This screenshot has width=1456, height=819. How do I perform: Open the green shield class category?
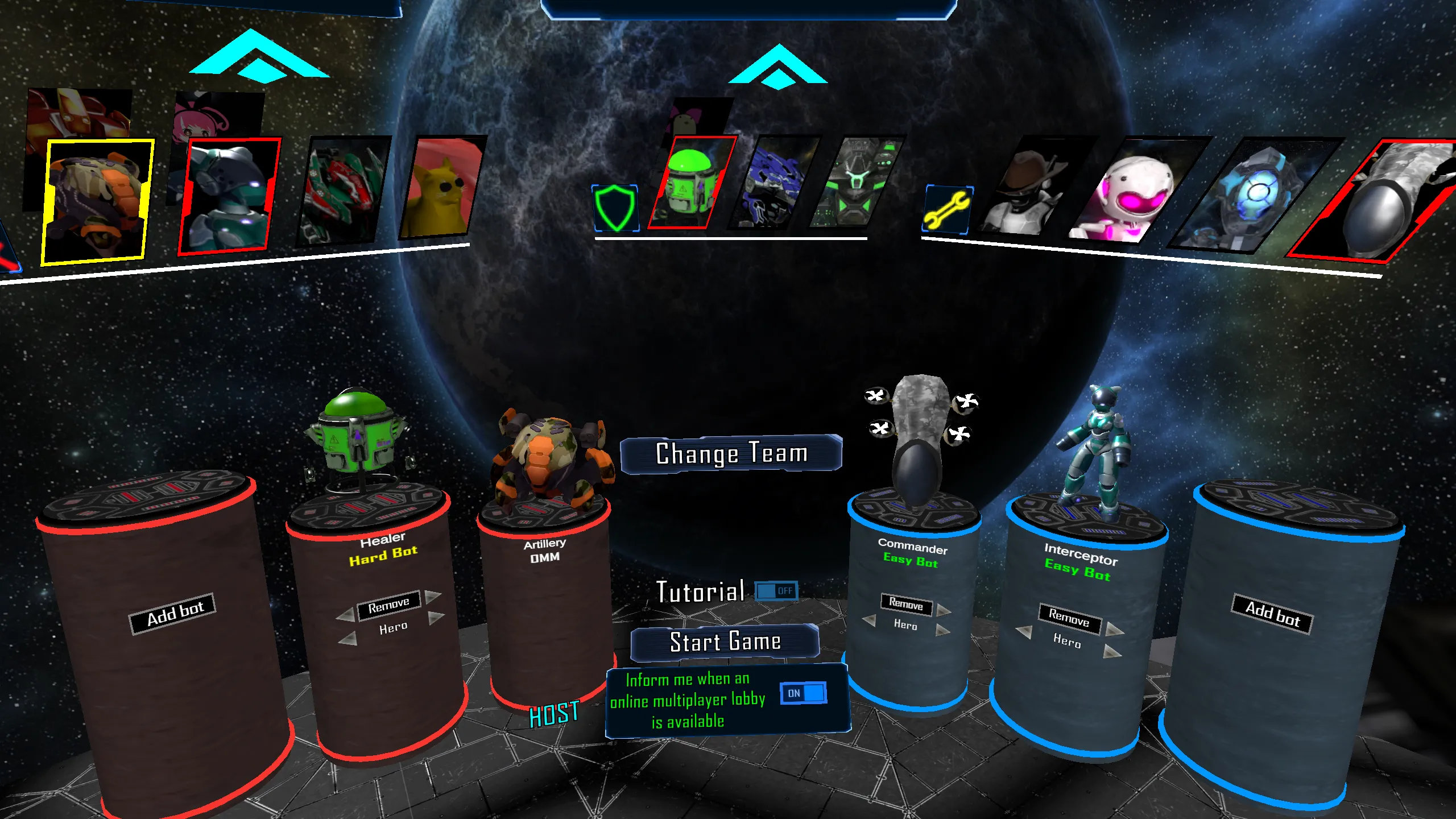pyautogui.click(x=615, y=208)
